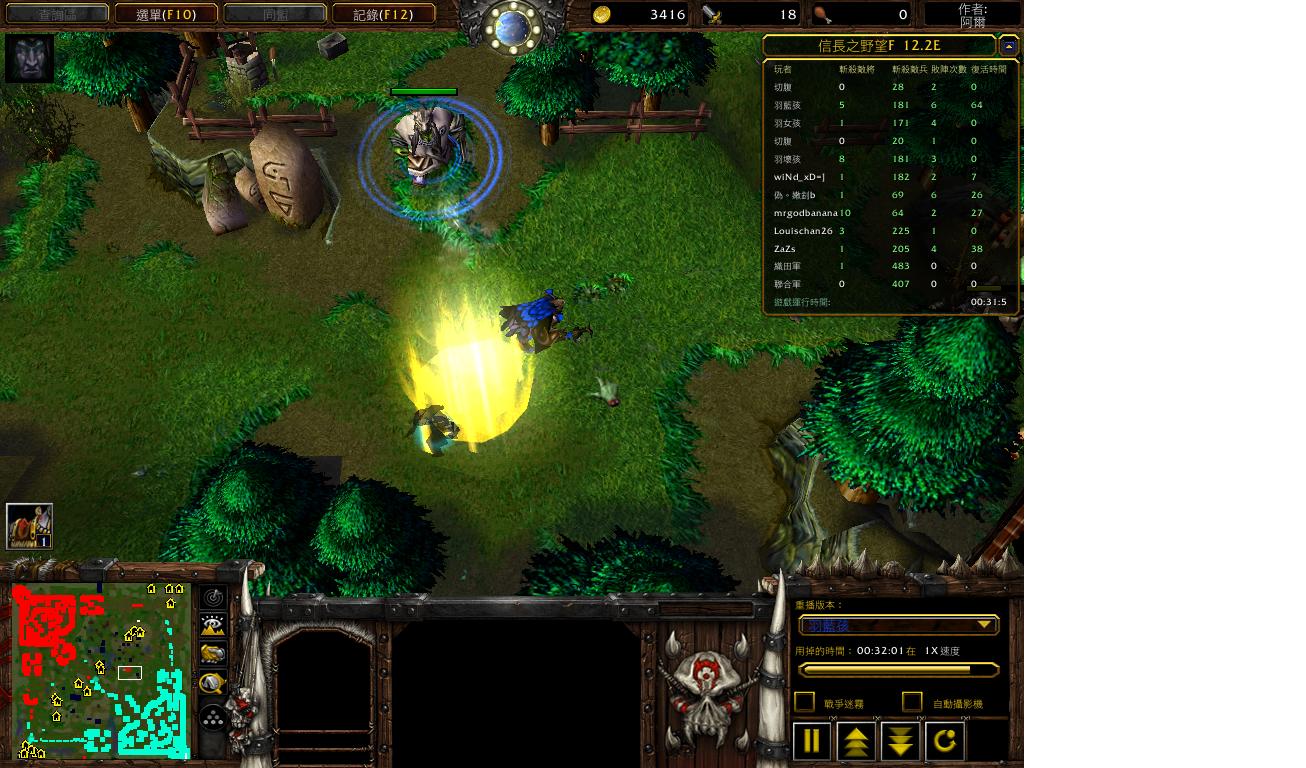Collapse the 信長之野望F scoreboard
Image resolution: width=1306 pixels, height=768 pixels.
pos(1009,46)
